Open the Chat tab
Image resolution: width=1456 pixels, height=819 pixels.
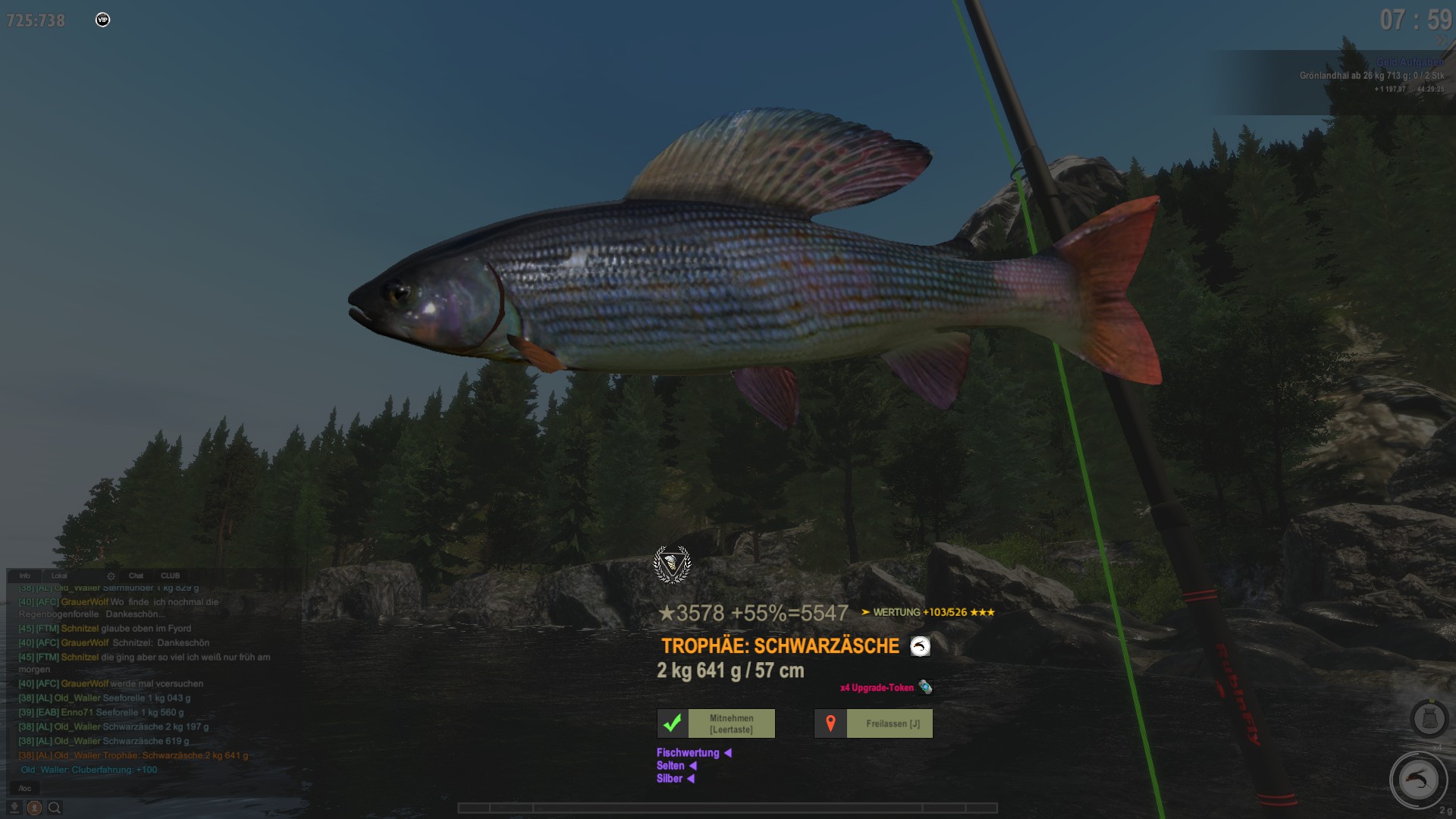coord(136,576)
